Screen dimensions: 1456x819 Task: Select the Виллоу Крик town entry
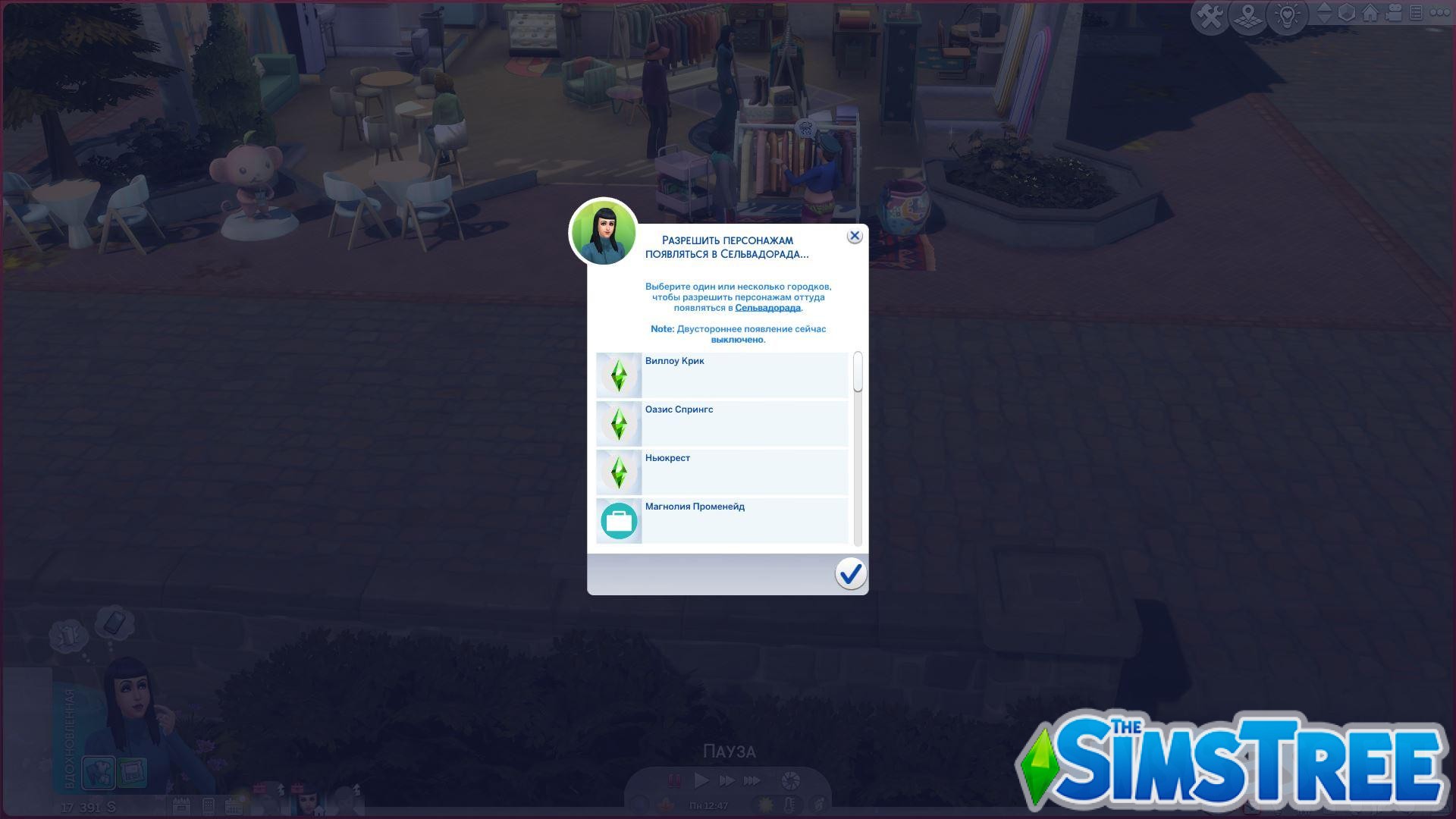[x=720, y=375]
